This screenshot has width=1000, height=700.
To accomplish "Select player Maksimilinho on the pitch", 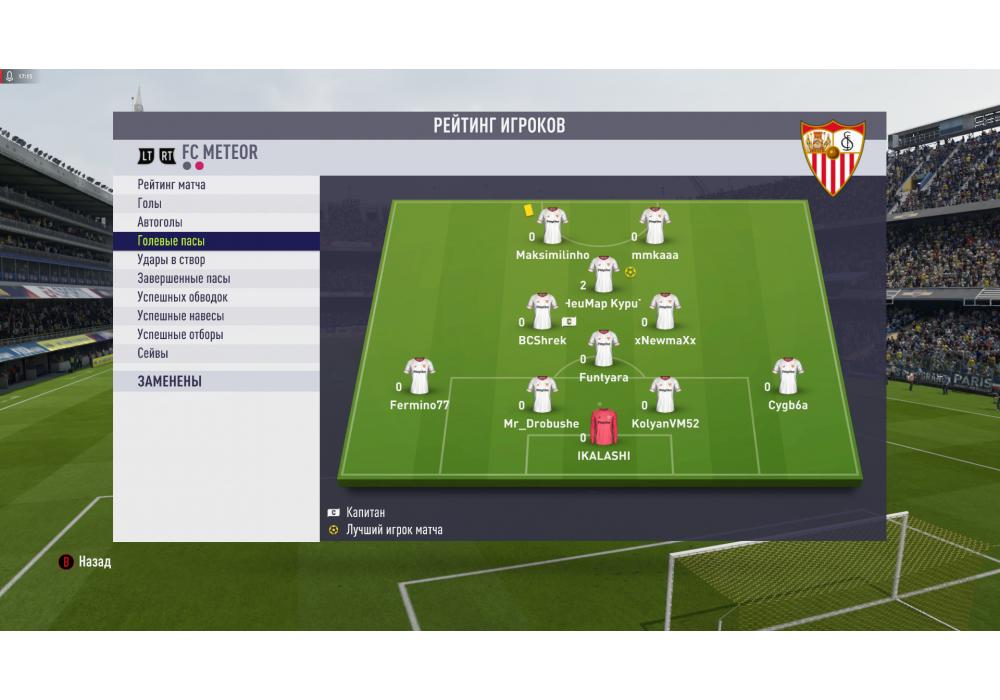I will click(552, 226).
